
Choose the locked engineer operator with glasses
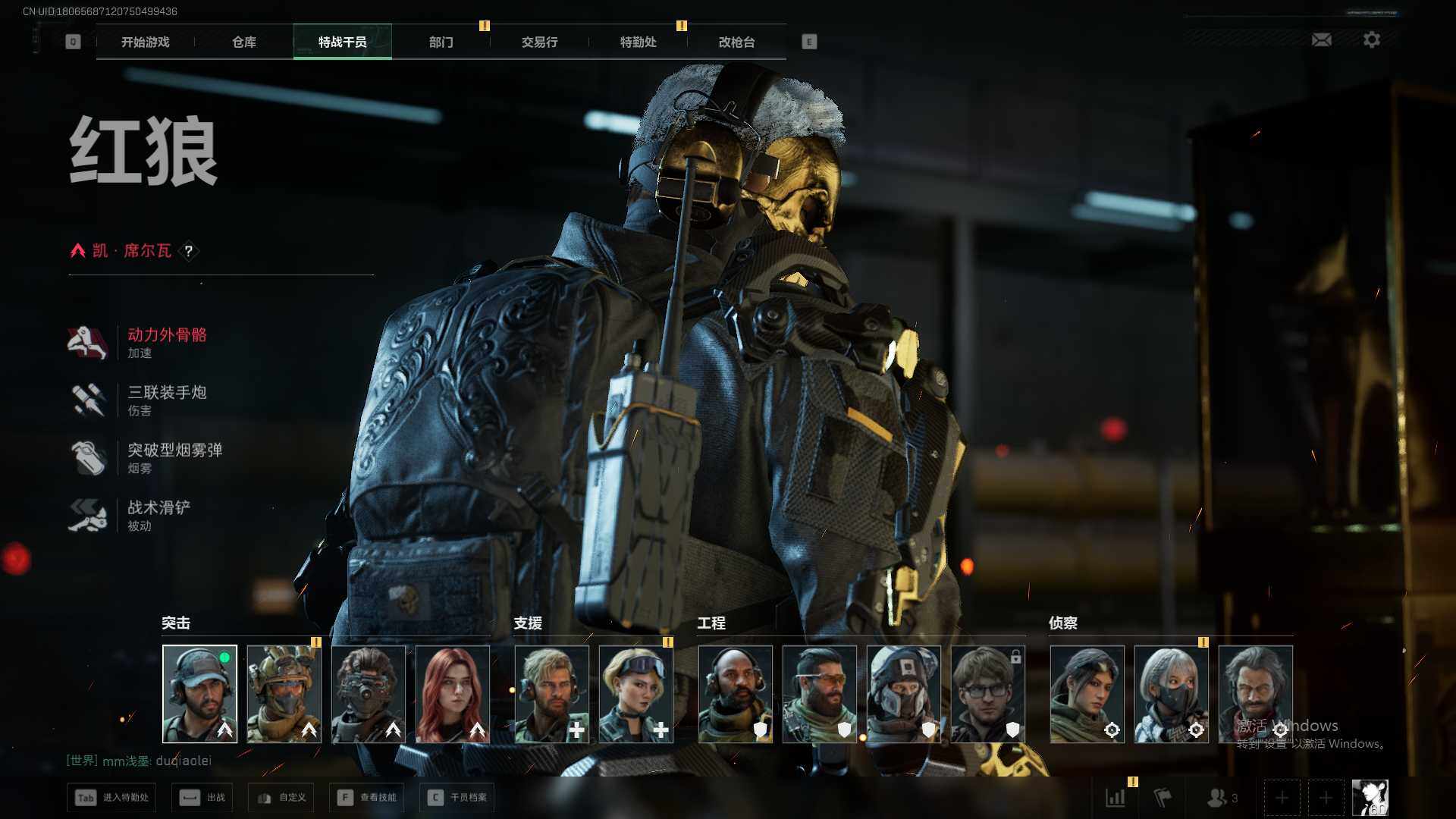(987, 694)
